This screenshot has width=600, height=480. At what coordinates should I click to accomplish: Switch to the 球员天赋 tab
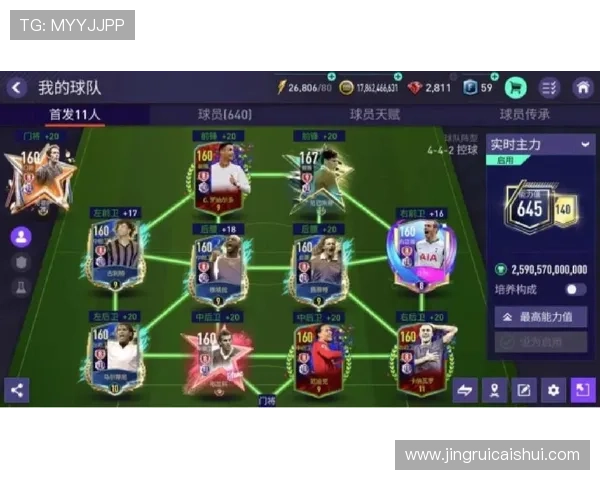pyautogui.click(x=374, y=114)
